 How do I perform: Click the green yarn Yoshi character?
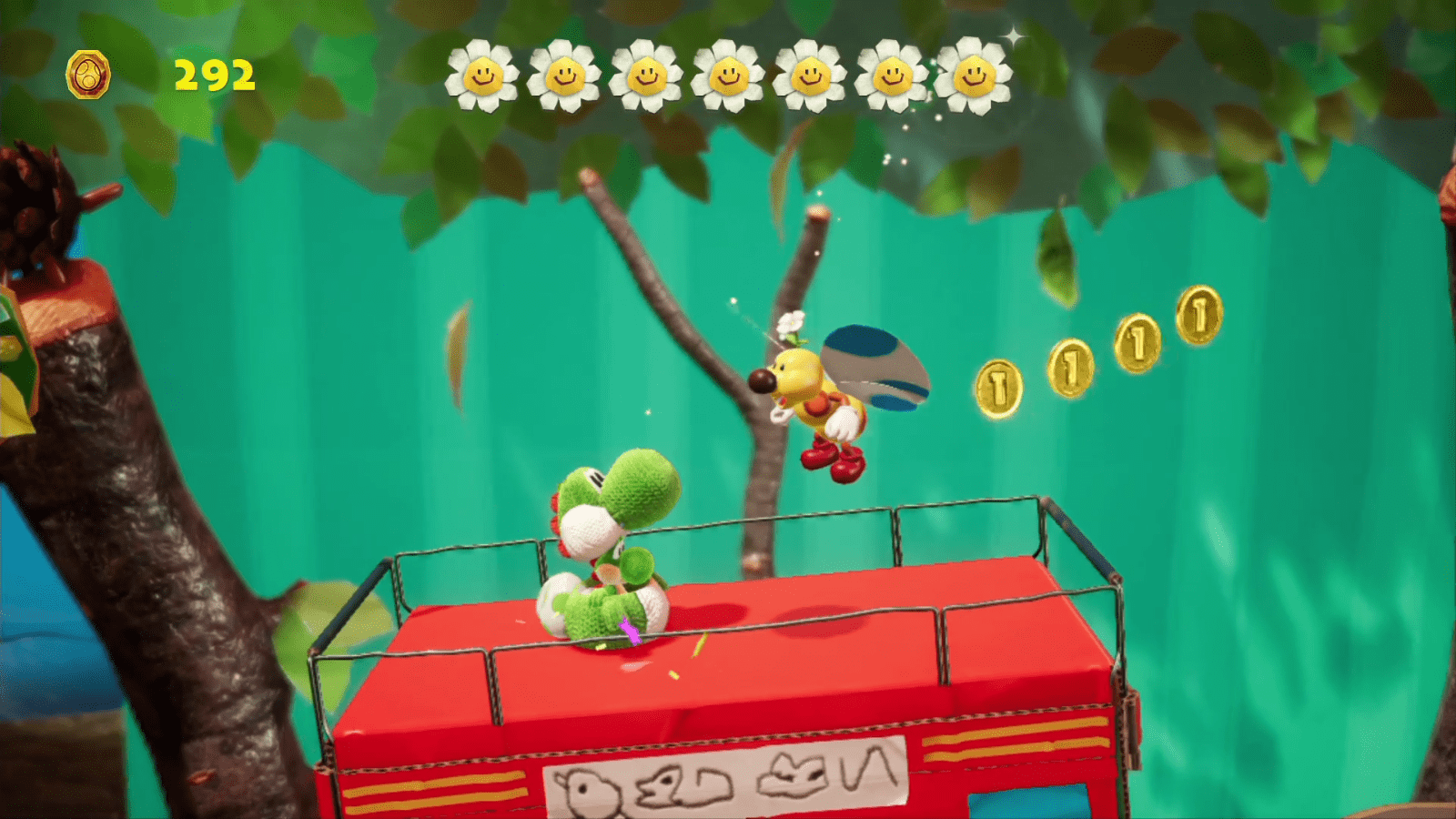[610, 537]
